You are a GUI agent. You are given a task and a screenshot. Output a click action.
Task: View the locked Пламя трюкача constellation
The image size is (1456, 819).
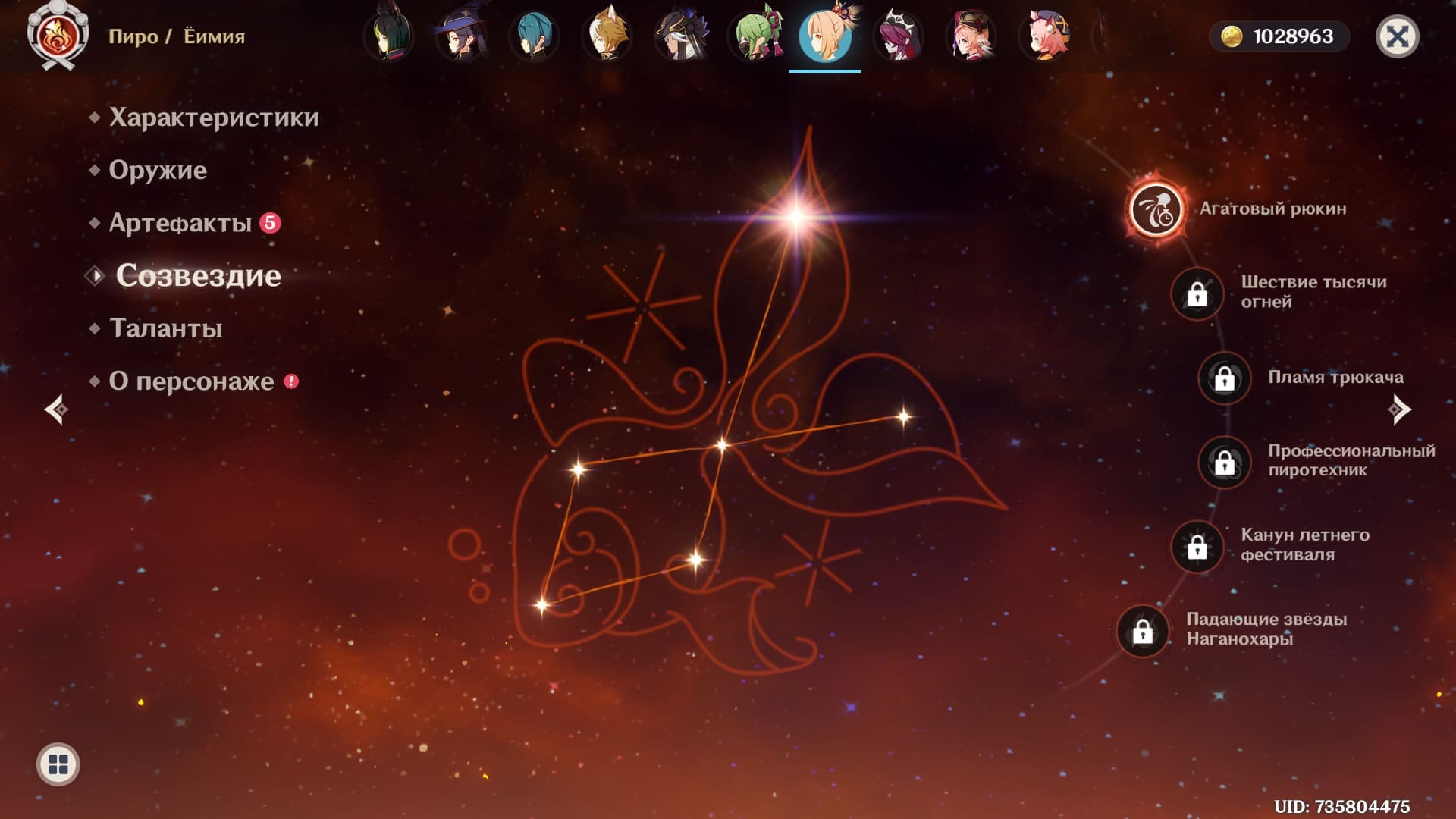pos(1224,378)
